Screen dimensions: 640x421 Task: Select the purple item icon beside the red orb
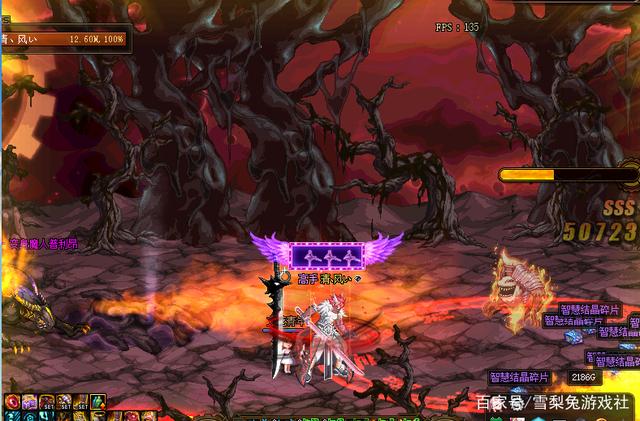[27, 402]
